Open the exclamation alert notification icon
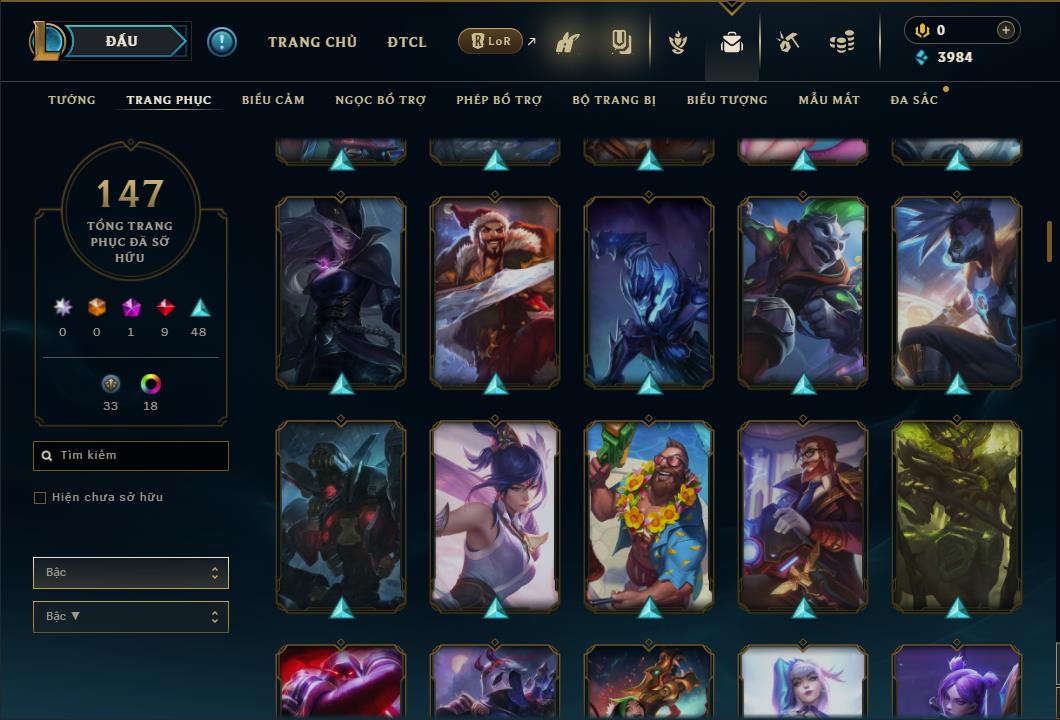1060x720 pixels. (221, 42)
